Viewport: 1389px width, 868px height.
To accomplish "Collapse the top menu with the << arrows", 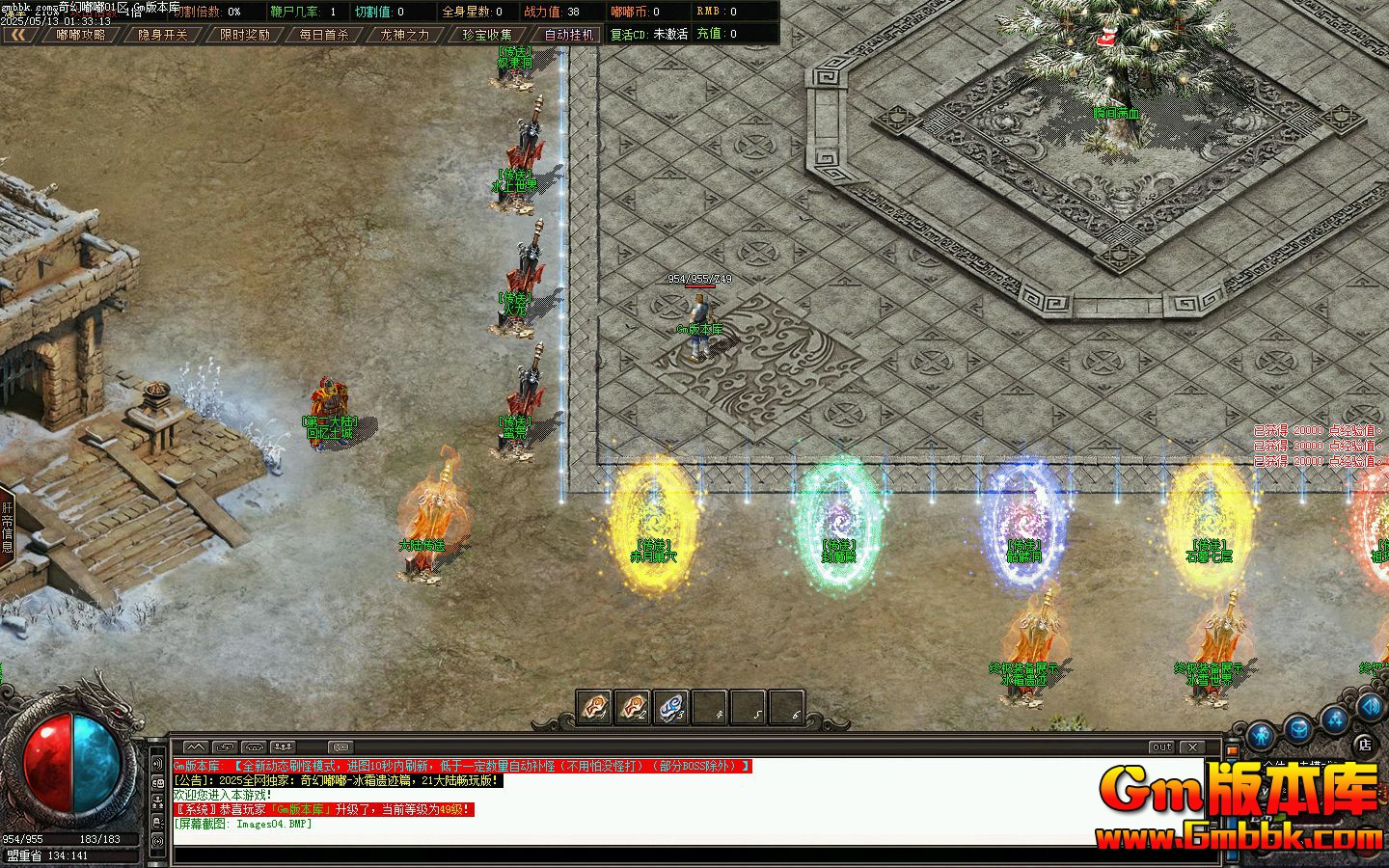I will click(x=19, y=34).
